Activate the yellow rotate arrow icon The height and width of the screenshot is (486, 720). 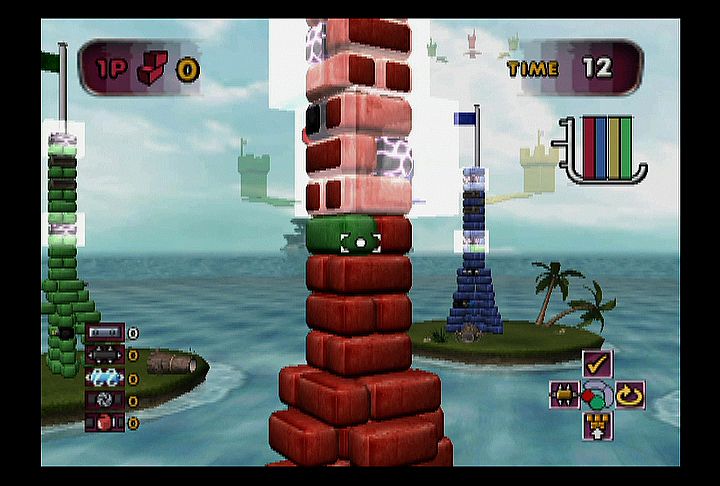[x=630, y=394]
